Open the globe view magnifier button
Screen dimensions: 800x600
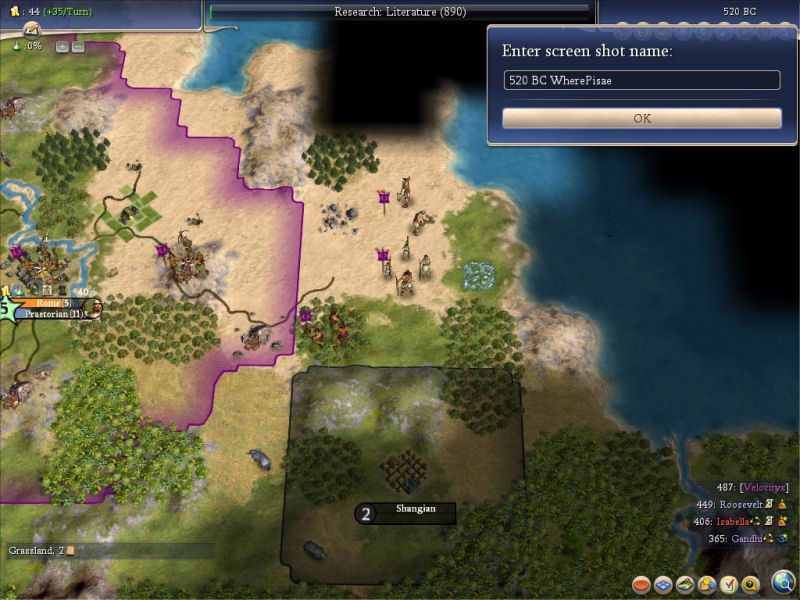point(783,582)
